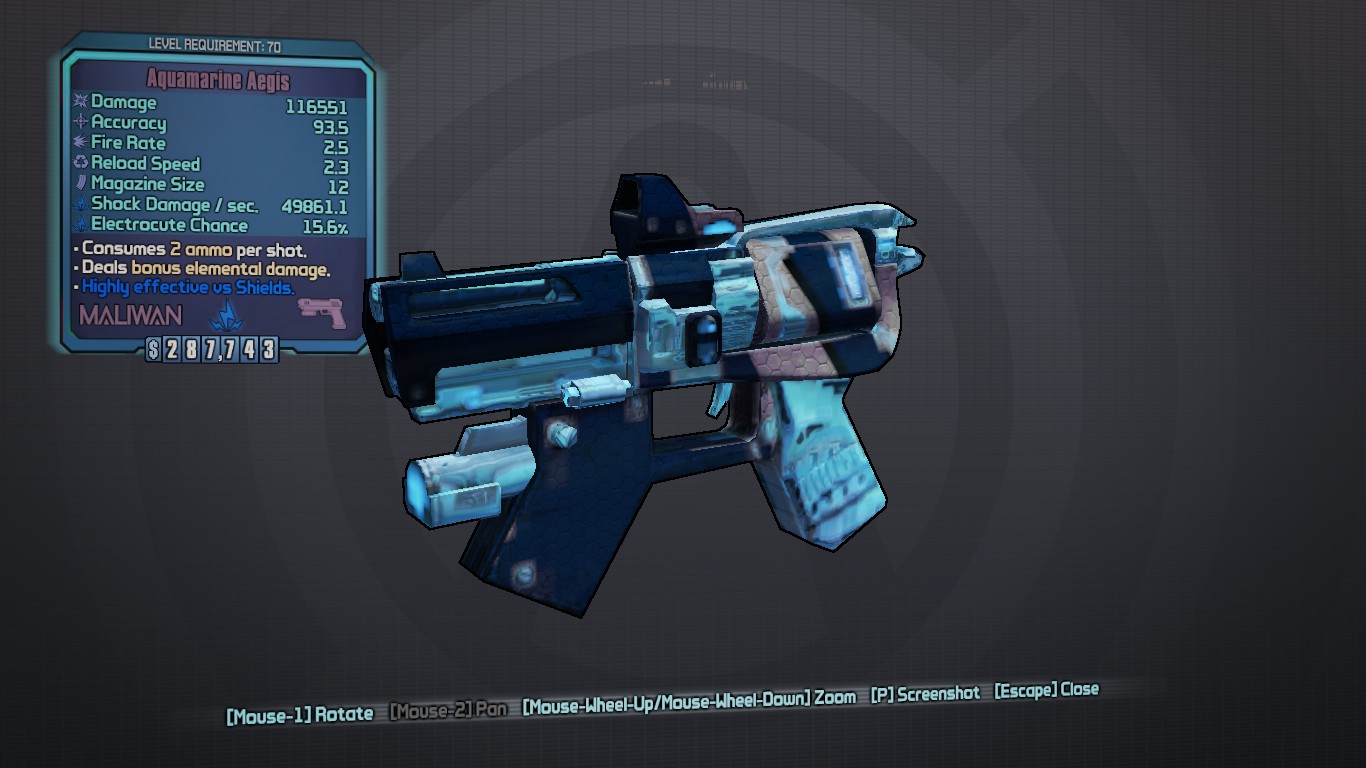Select the Accuracy crosshair icon
Screen dimensions: 1366x768
pyautogui.click(x=80, y=122)
